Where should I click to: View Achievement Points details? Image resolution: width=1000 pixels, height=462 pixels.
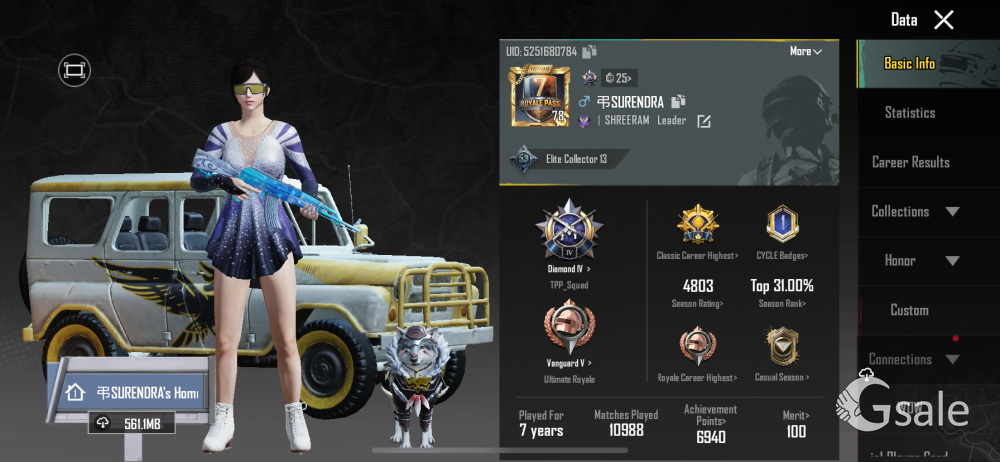(710, 423)
